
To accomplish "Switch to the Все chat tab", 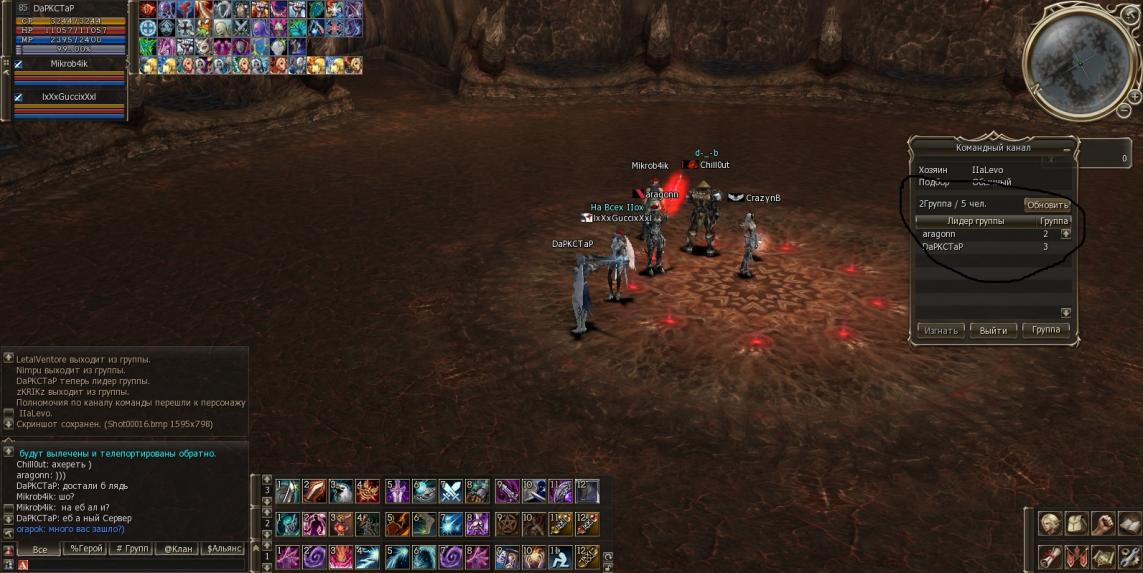I will tap(40, 549).
